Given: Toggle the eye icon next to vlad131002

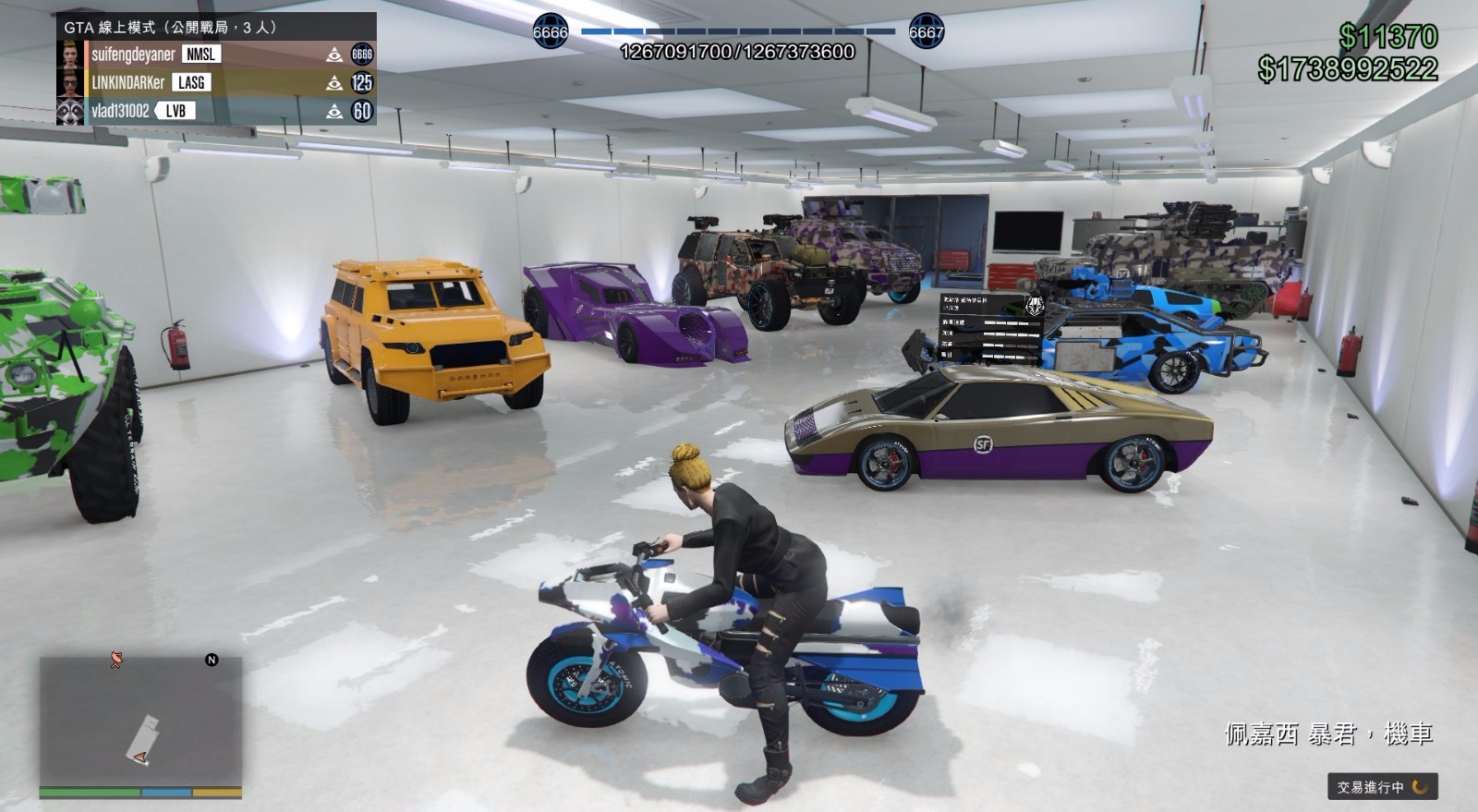Looking at the screenshot, I should [335, 112].
